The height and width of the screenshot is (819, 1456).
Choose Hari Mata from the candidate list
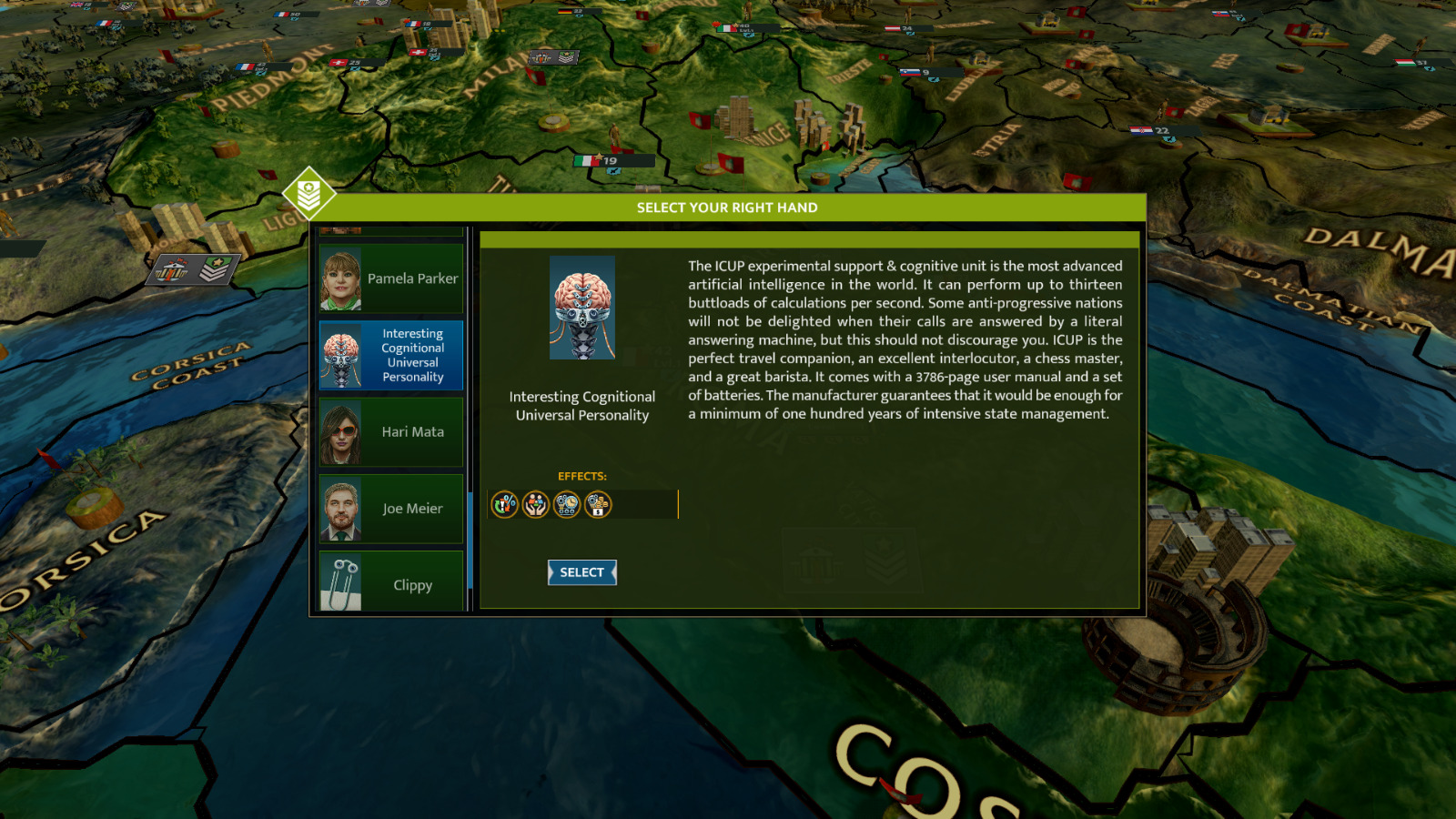[x=390, y=432]
